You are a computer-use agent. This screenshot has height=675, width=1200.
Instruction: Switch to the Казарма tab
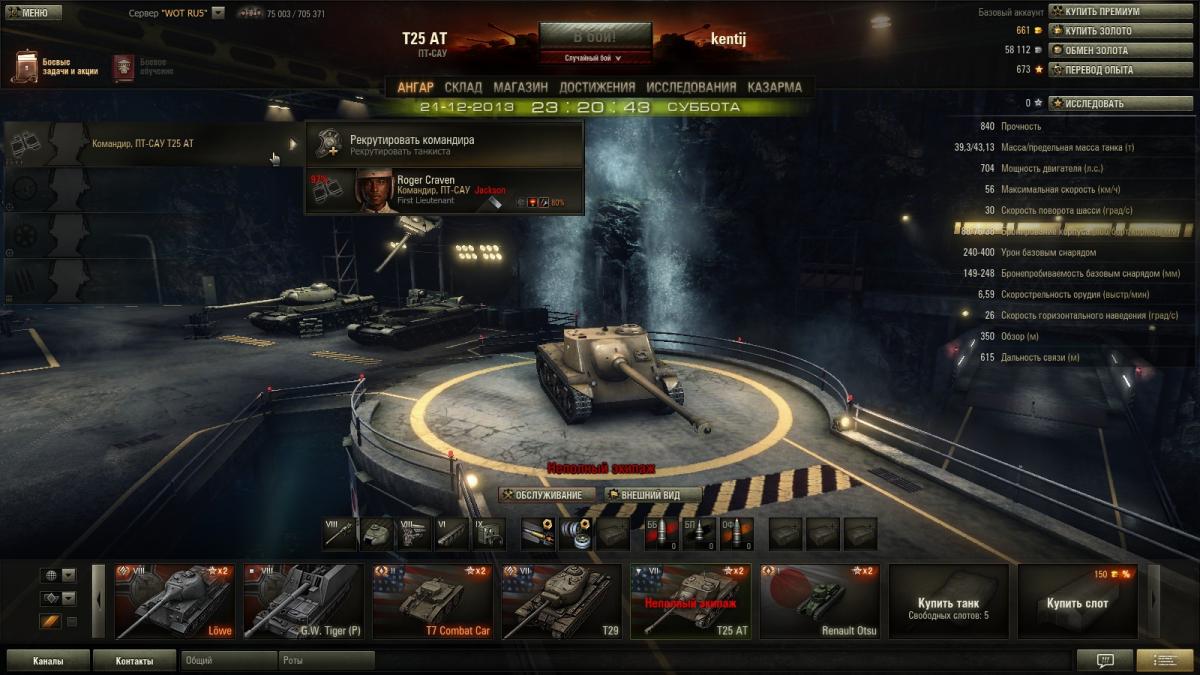[774, 87]
